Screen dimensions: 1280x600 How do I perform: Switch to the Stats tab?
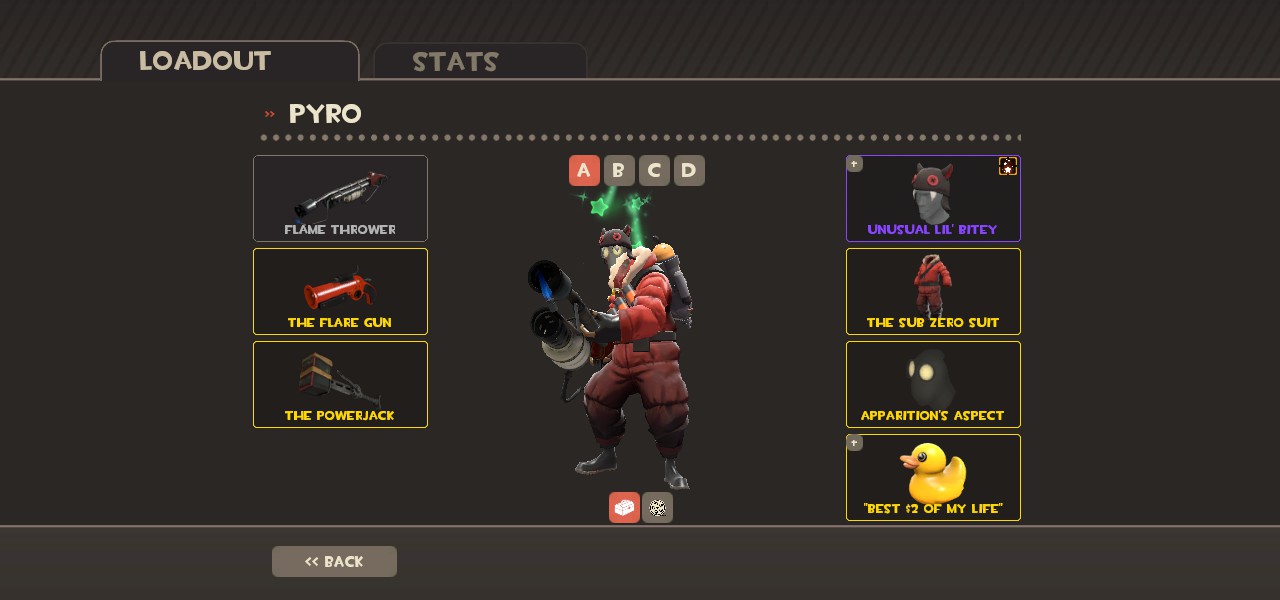(x=479, y=62)
